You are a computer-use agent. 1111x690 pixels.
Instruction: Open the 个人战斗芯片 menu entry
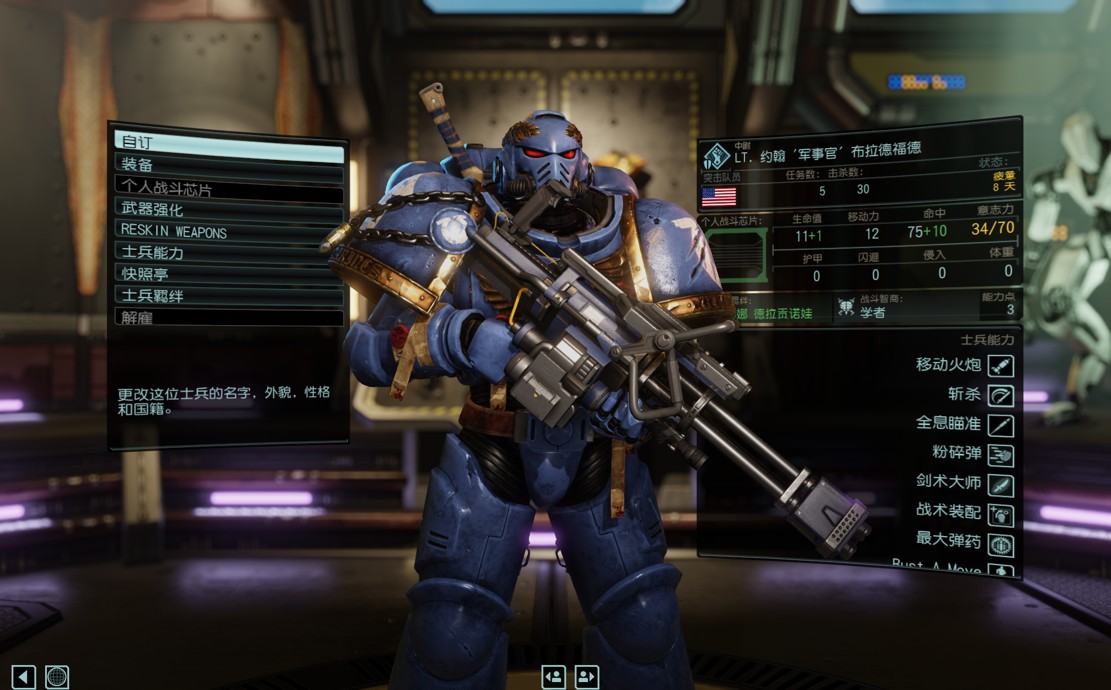click(229, 187)
